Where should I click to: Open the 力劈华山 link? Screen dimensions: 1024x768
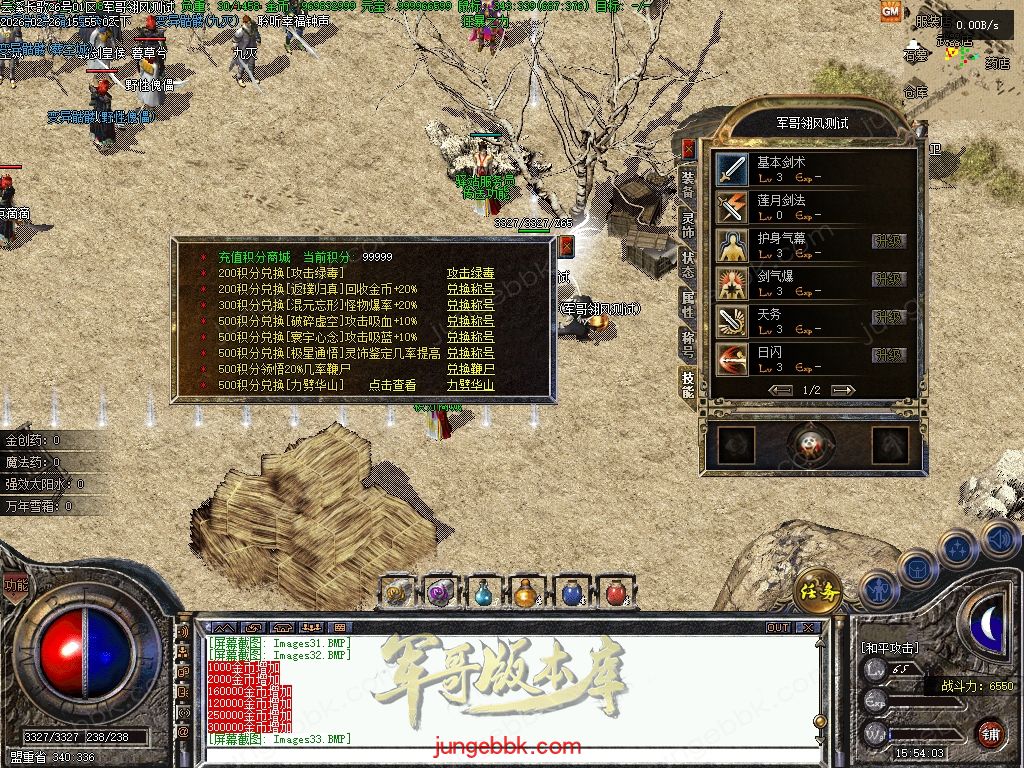tap(470, 385)
